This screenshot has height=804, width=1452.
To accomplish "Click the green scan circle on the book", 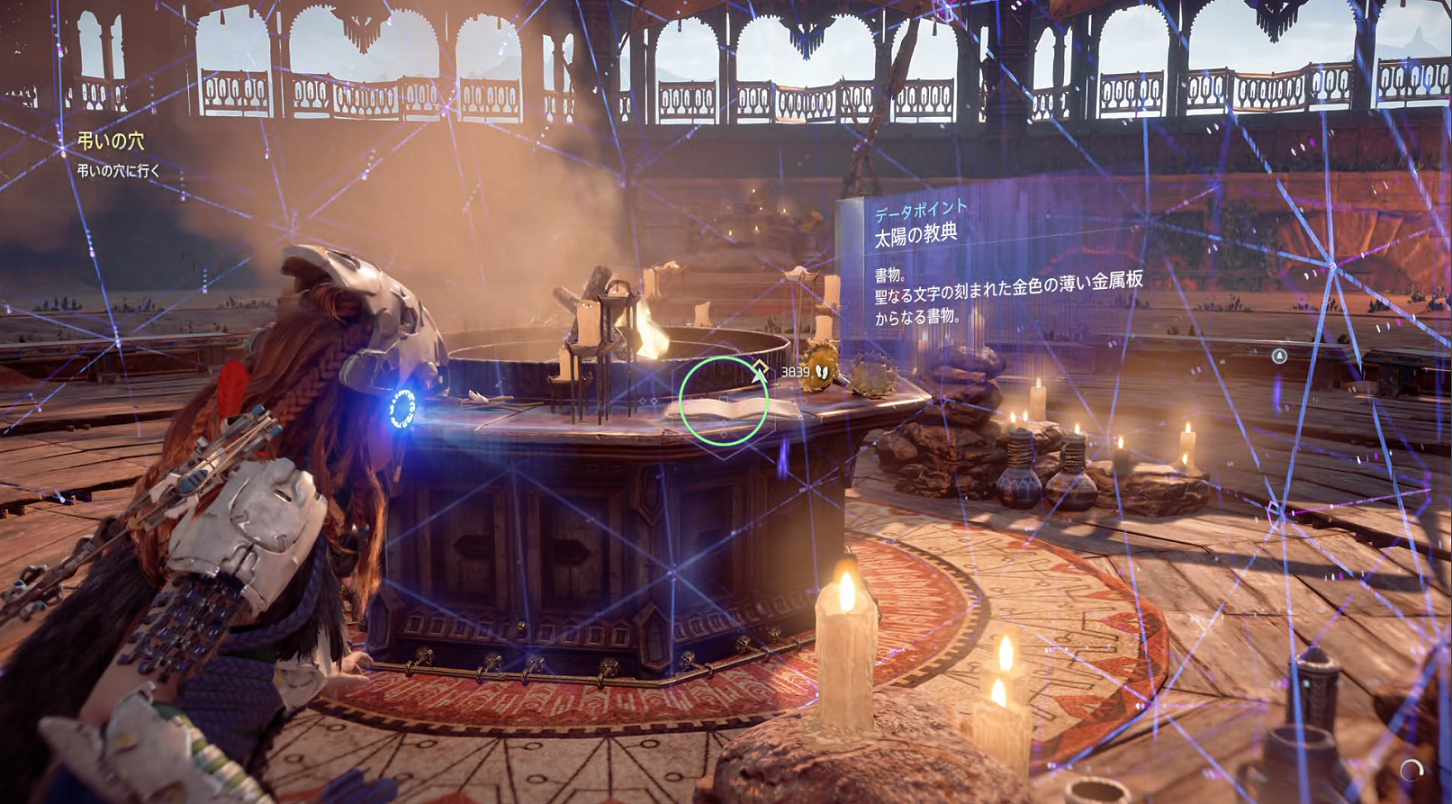I will click(x=724, y=402).
